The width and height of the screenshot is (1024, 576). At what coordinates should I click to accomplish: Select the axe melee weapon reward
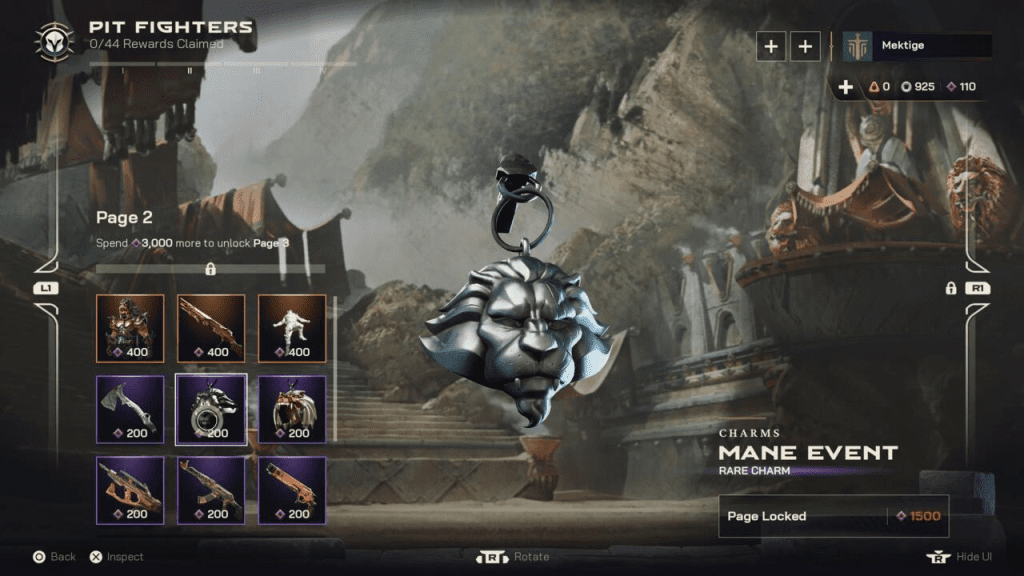(x=130, y=408)
